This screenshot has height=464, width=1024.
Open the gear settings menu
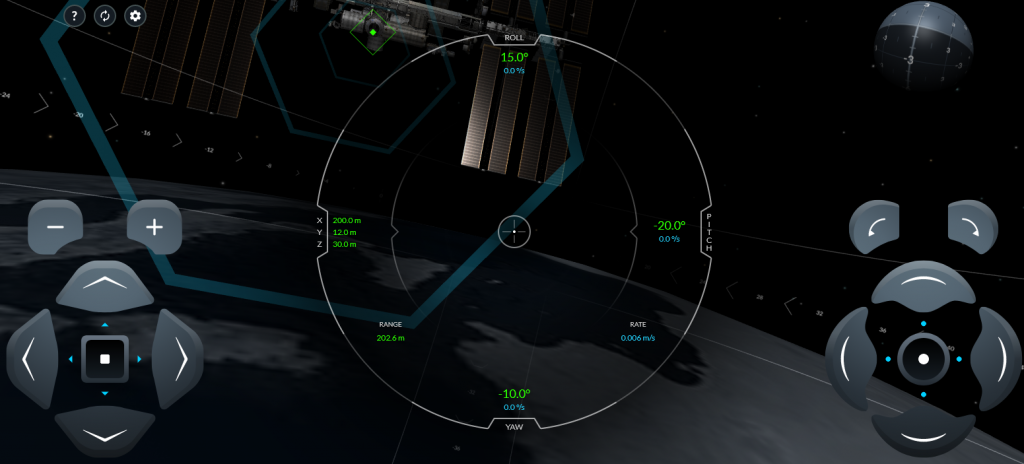135,16
